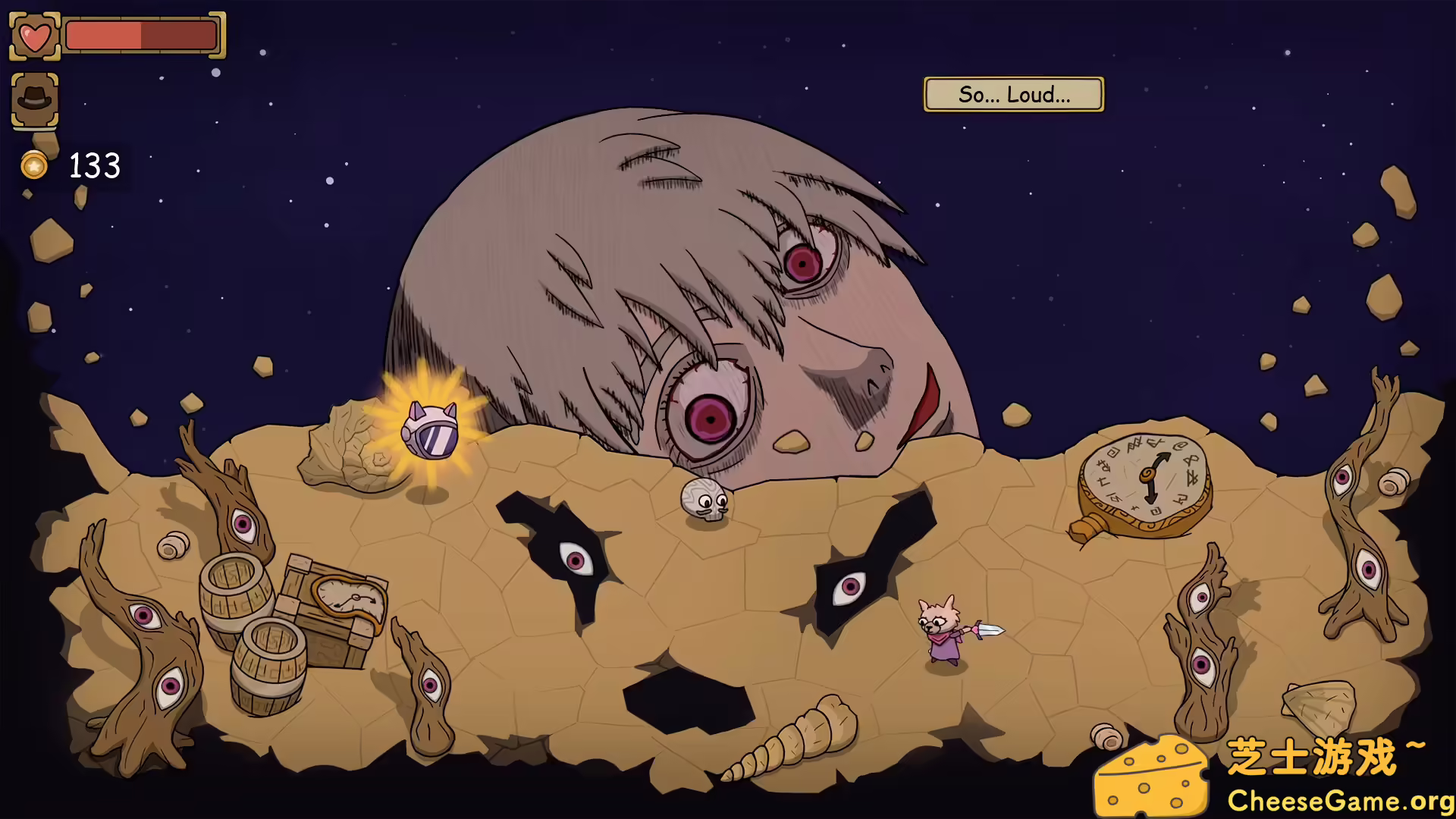Click the heart icon on the health bar
The image size is (1456, 819).
click(35, 34)
